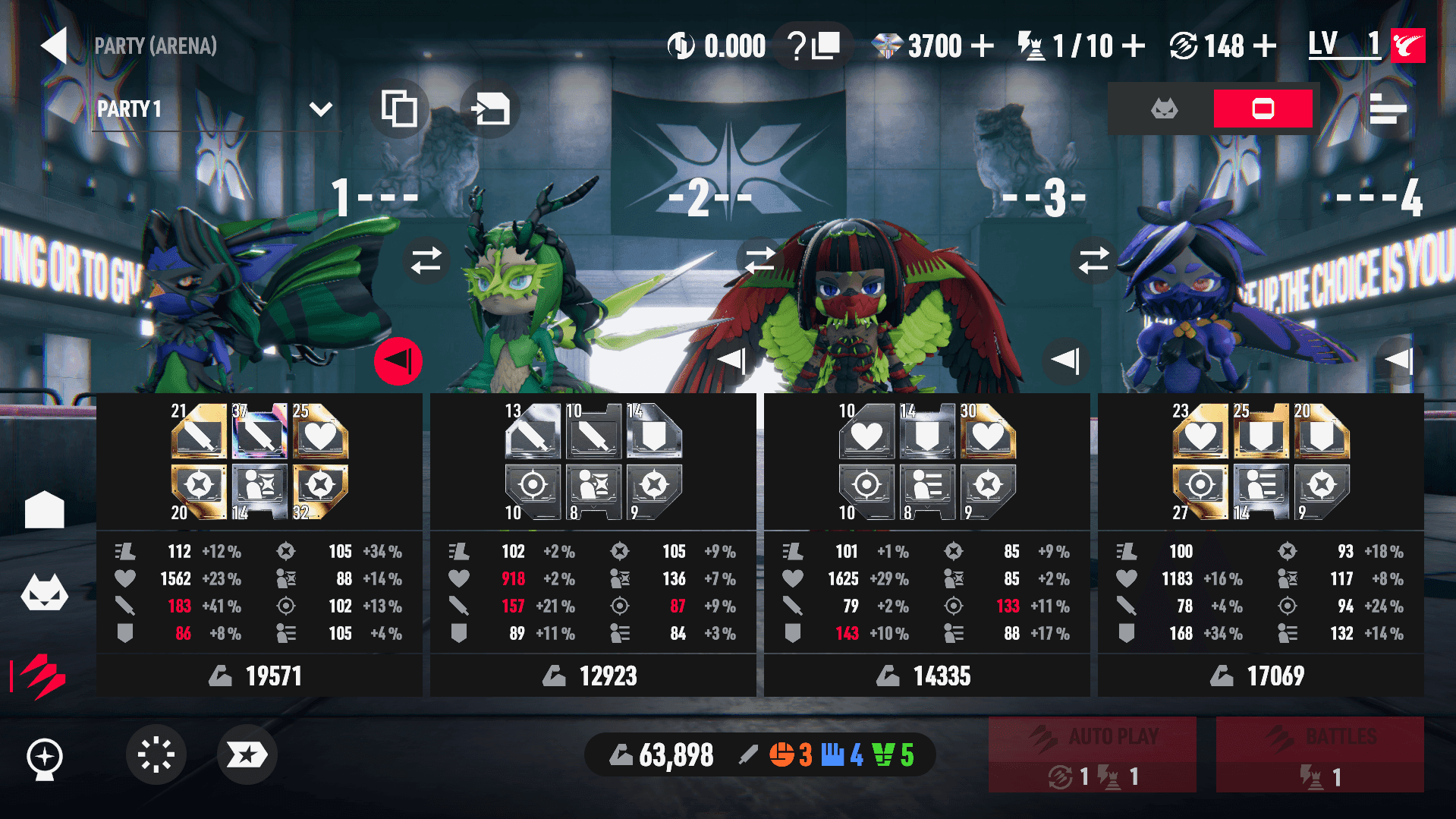Click the red circular rewind button
The image size is (1456, 819).
coord(398,361)
